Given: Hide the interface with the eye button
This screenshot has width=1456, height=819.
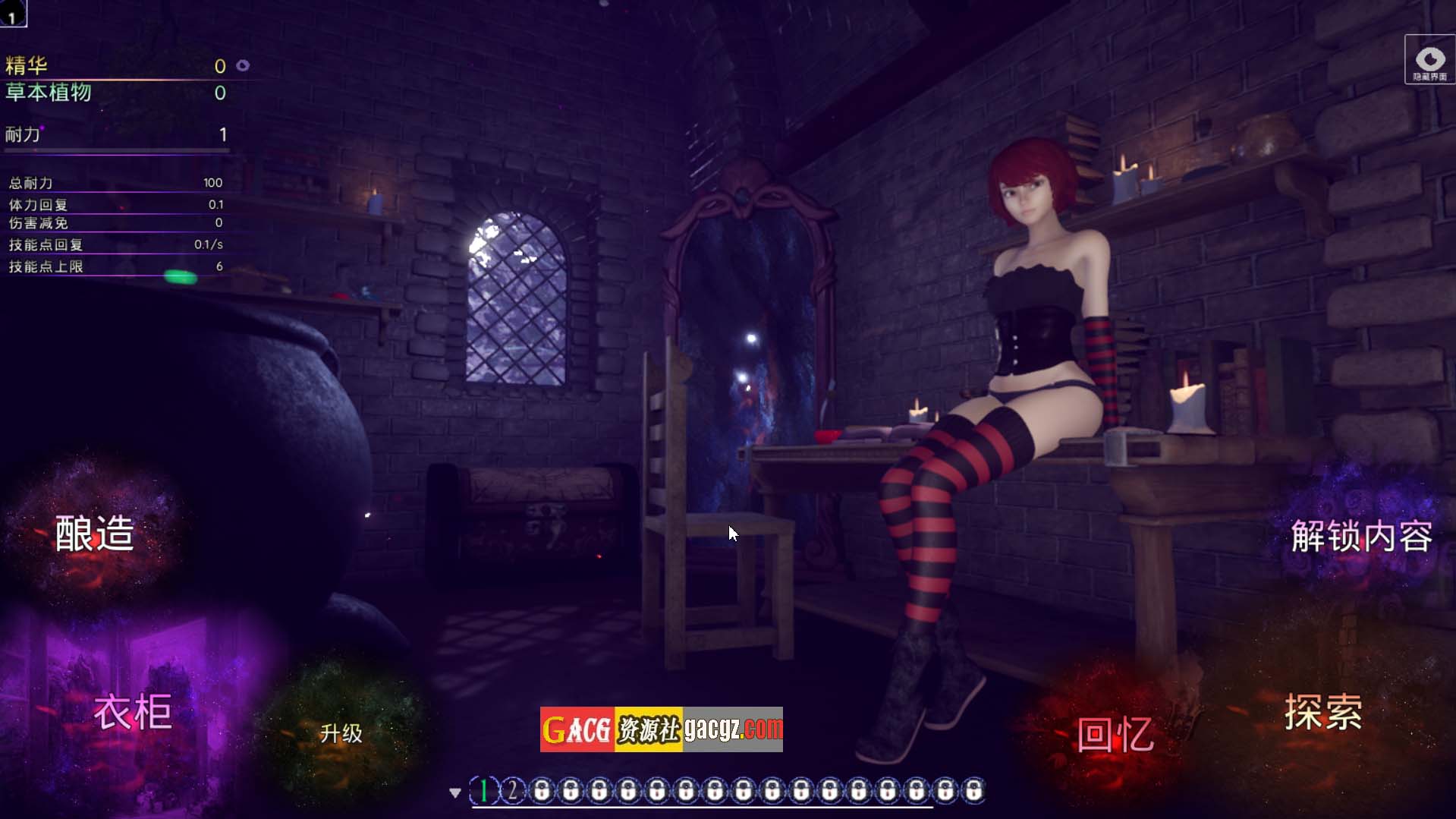Looking at the screenshot, I should pyautogui.click(x=1429, y=60).
